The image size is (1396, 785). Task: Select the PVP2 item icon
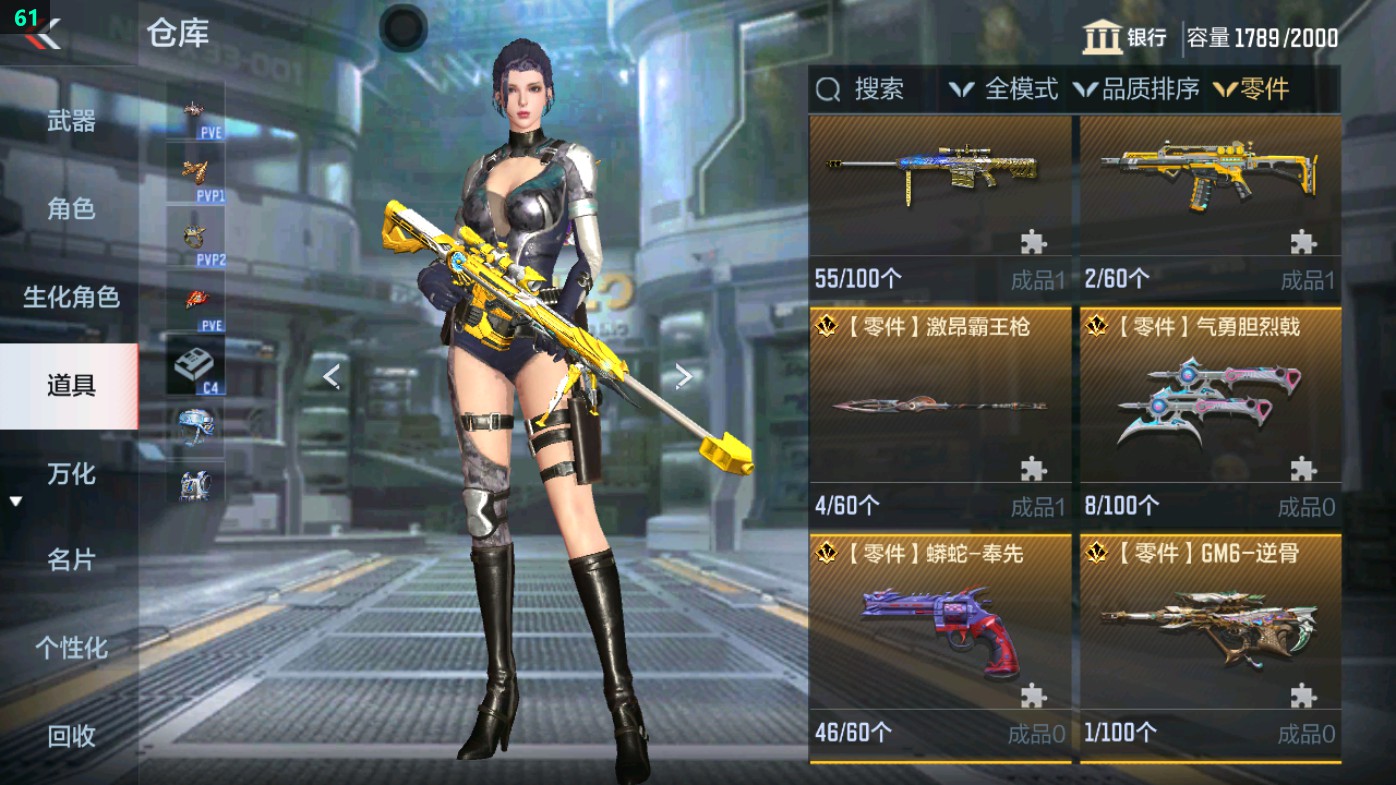(193, 232)
